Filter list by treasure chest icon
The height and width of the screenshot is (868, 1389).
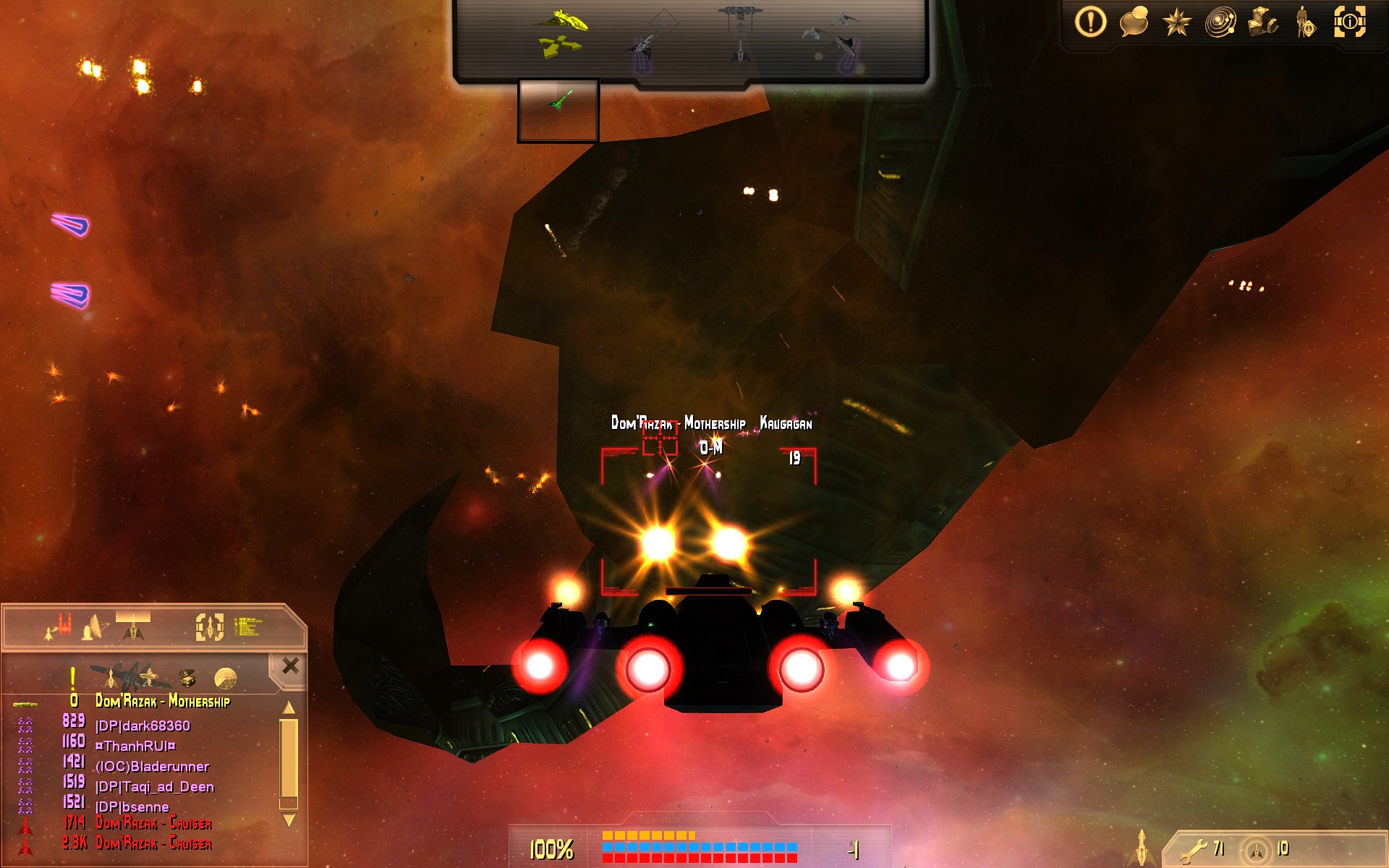pyautogui.click(x=187, y=678)
